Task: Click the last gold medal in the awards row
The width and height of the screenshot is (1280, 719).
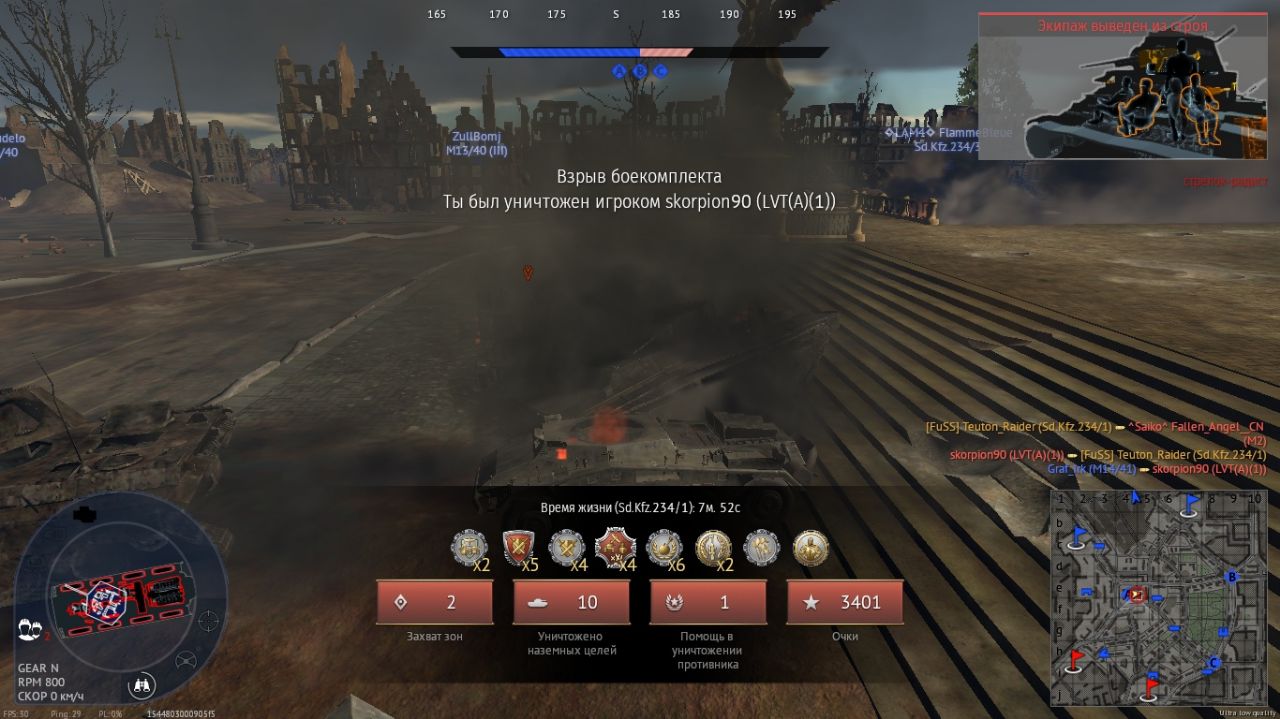Action: tap(810, 548)
